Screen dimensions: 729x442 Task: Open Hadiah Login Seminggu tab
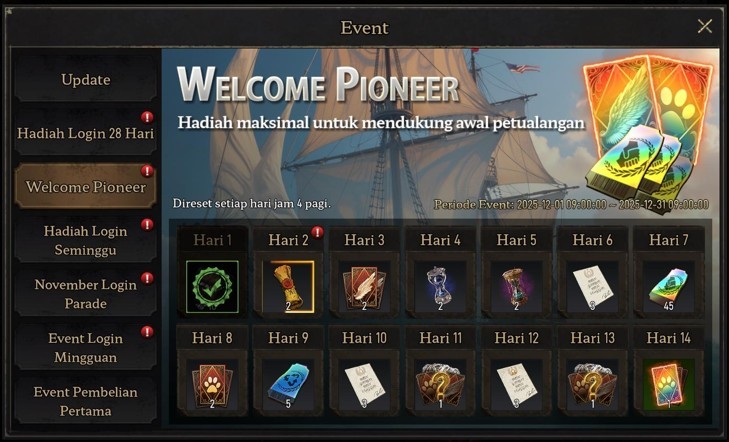(85, 241)
